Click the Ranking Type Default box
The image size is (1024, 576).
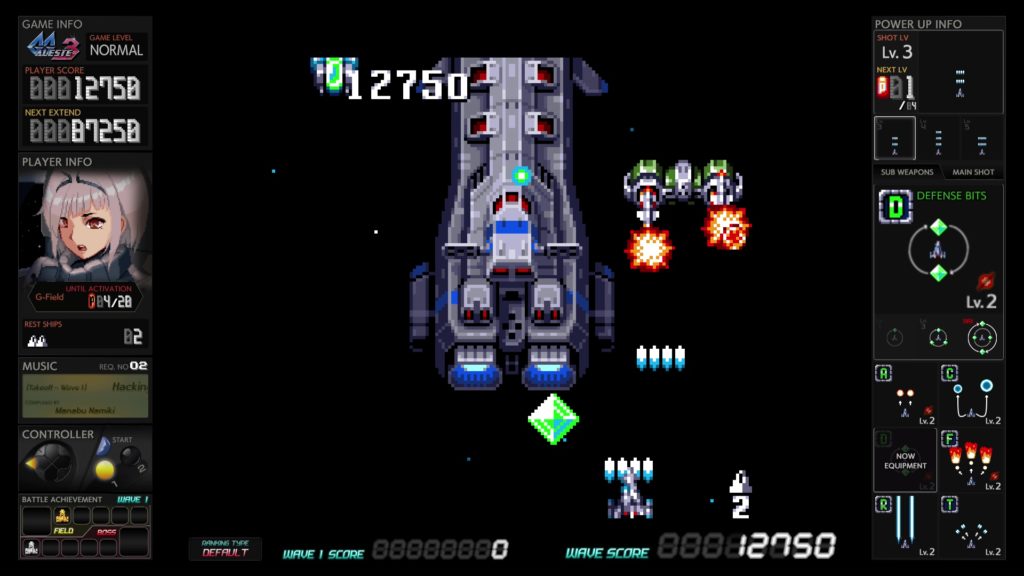click(225, 548)
